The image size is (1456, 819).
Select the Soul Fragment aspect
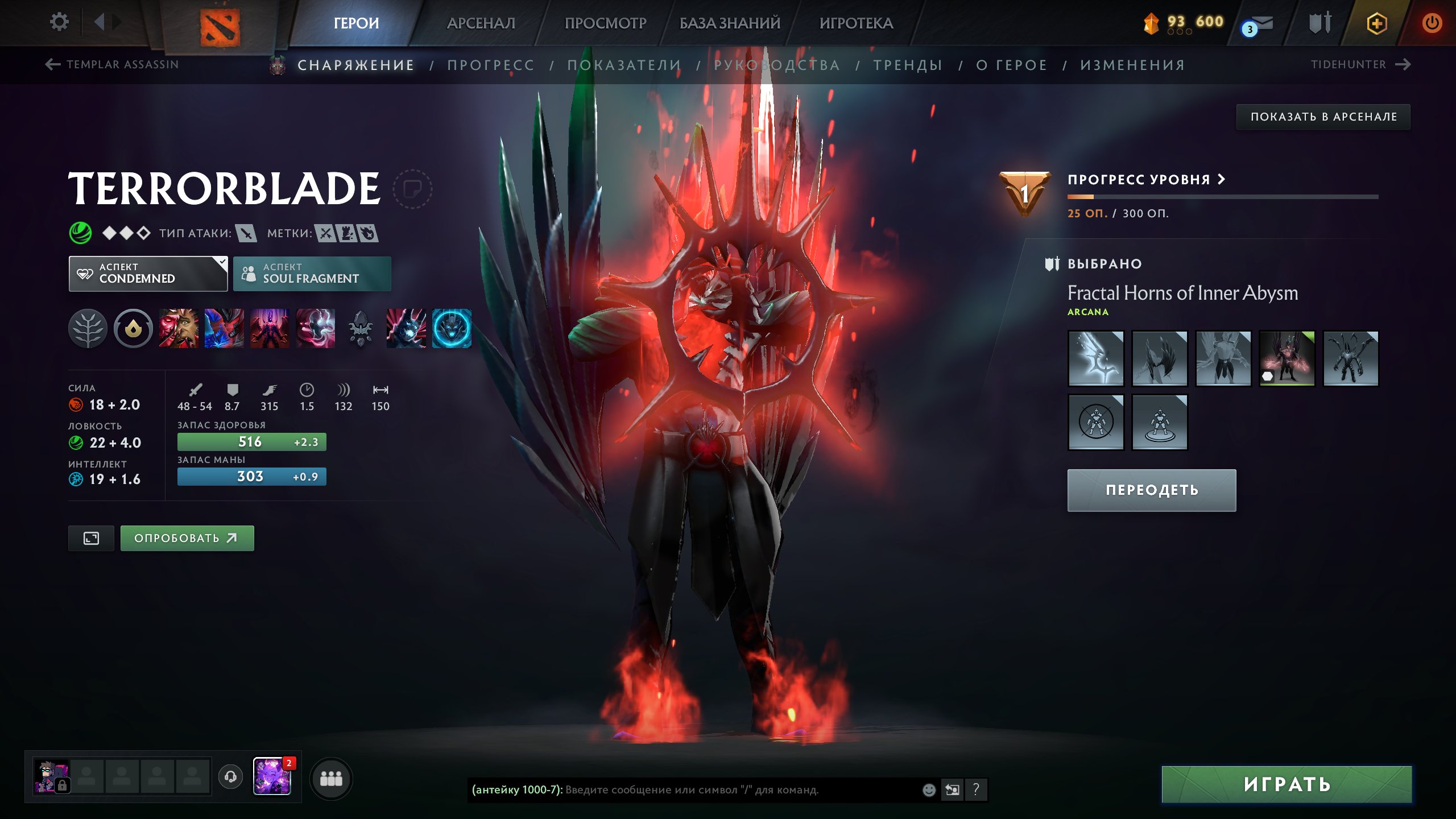(x=312, y=274)
